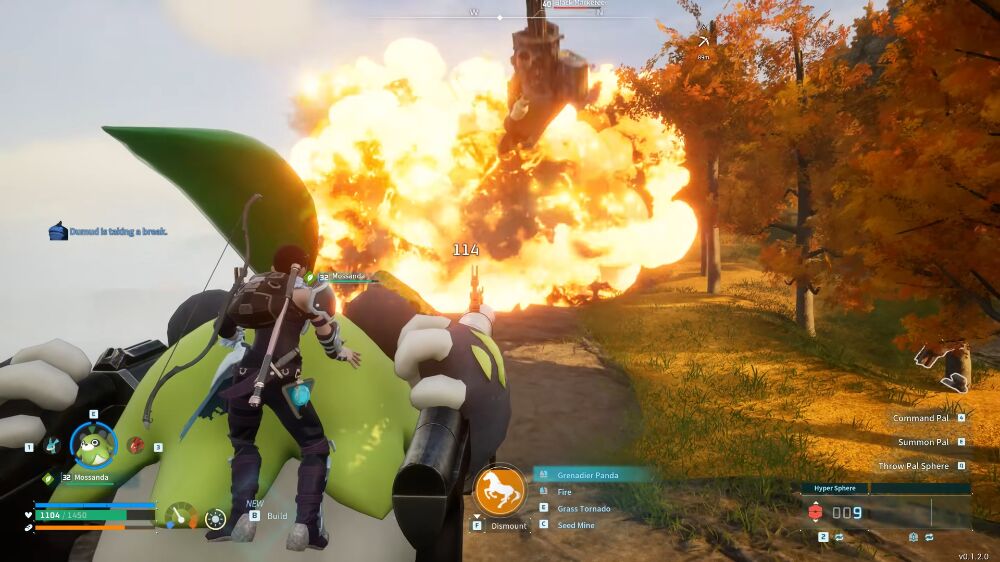
Task: Choose the Fire action entry
Action: click(x=565, y=492)
